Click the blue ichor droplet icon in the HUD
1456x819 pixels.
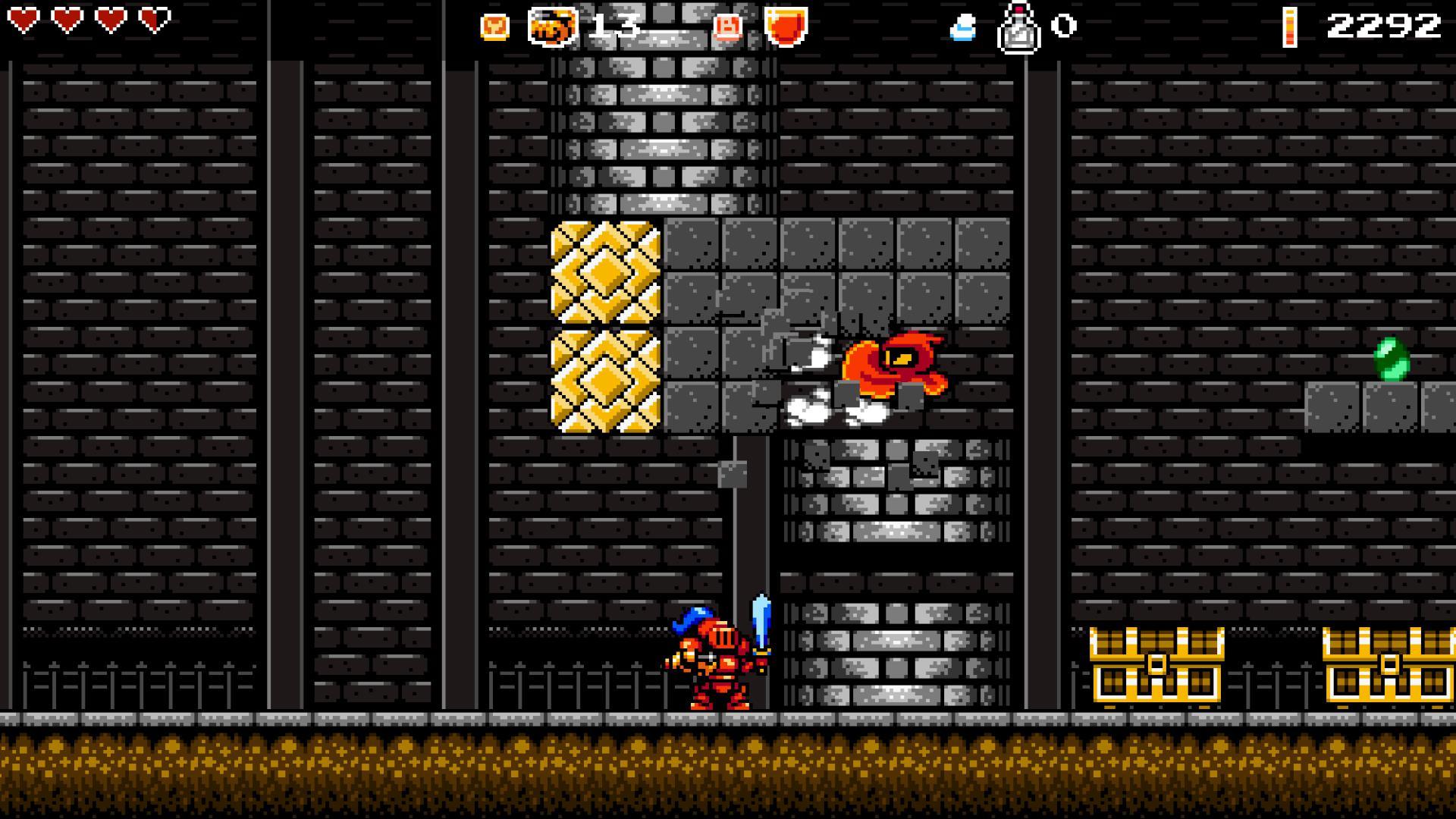point(962,27)
